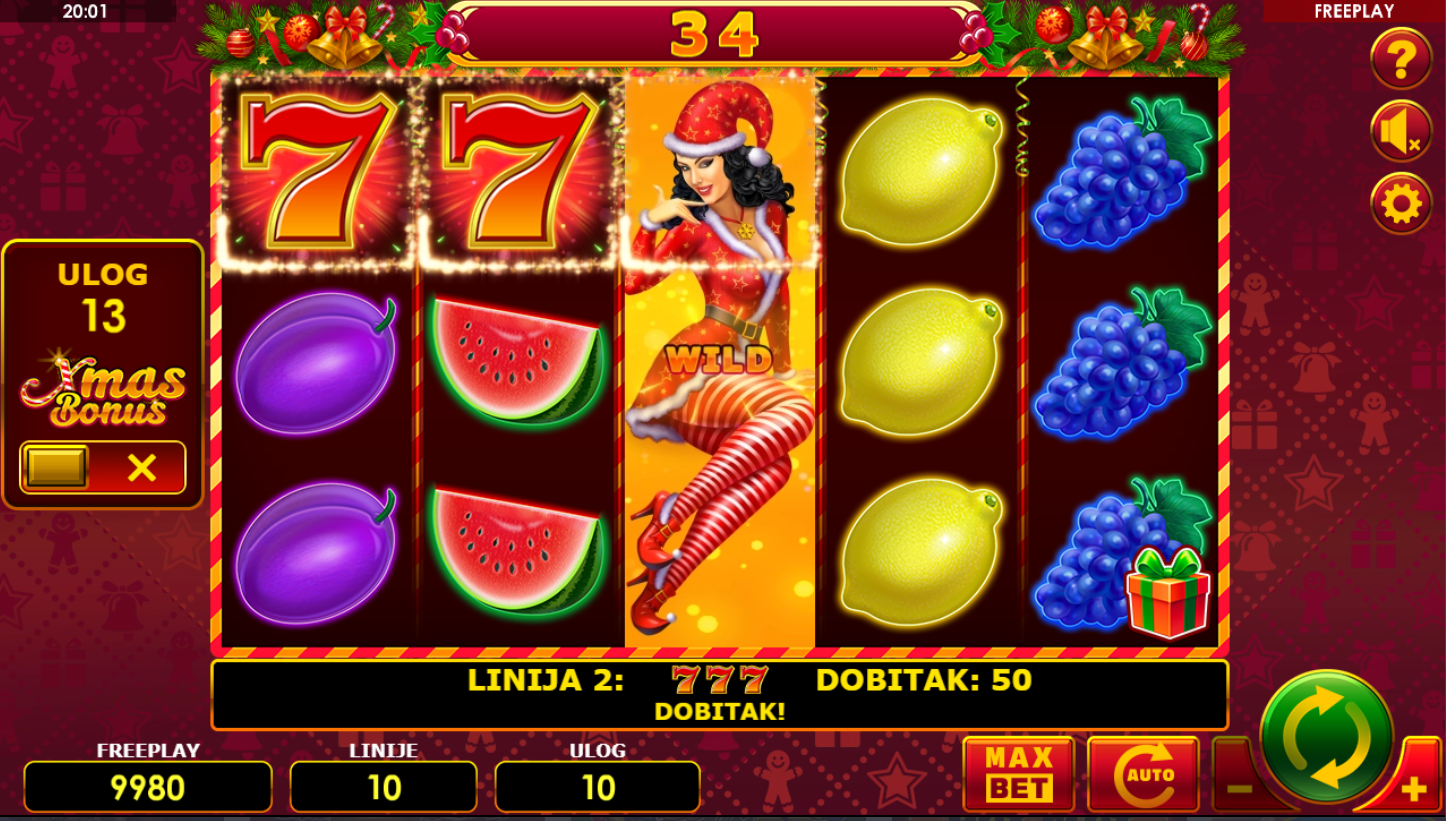Spin the reels with the green button
Viewport: 1446px width, 821px height.
1326,737
